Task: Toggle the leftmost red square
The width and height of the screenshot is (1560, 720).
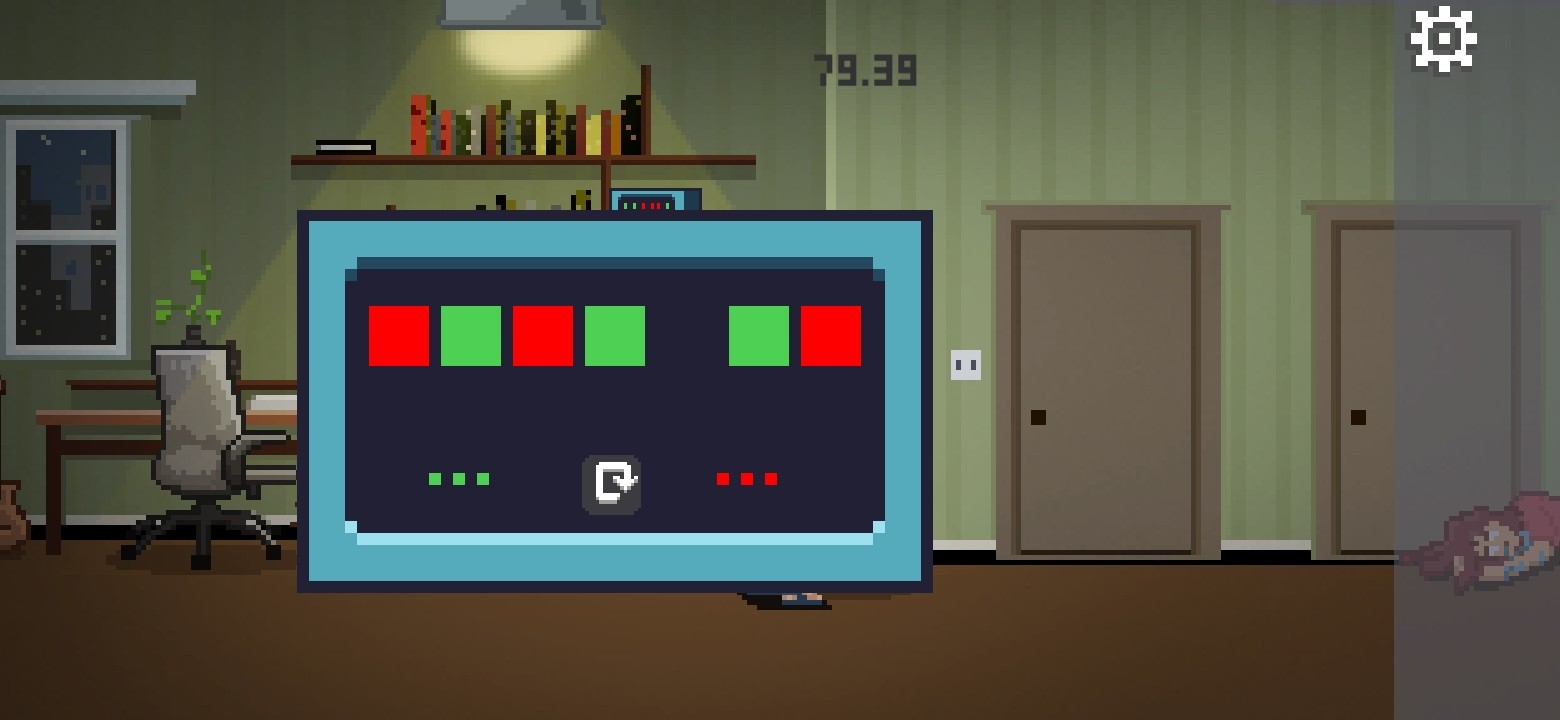Action: [399, 336]
